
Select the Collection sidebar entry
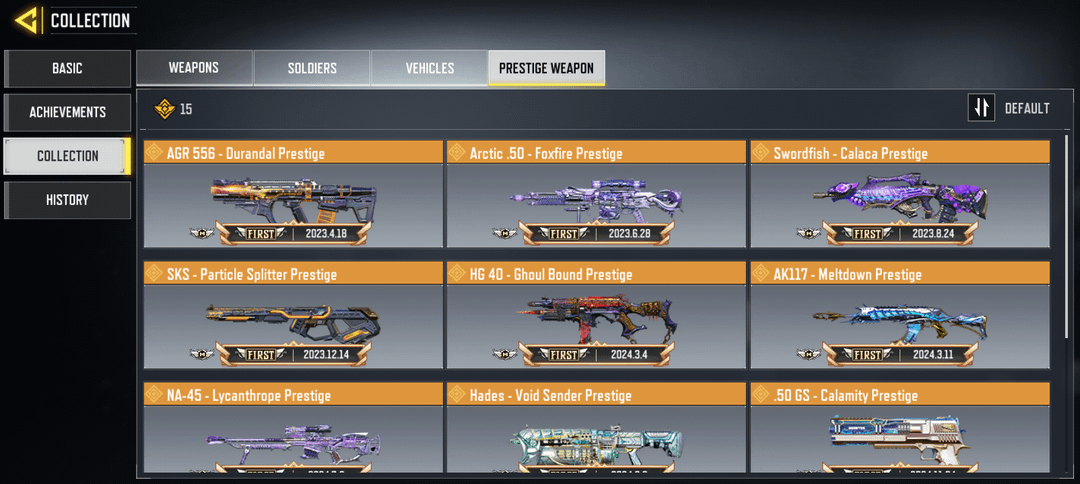coord(67,156)
